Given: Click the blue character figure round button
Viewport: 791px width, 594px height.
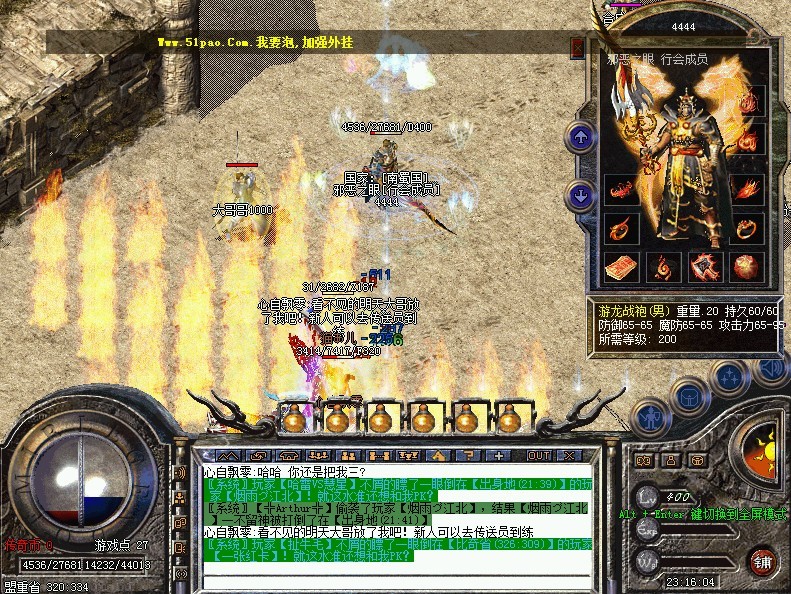Looking at the screenshot, I should 651,413.
